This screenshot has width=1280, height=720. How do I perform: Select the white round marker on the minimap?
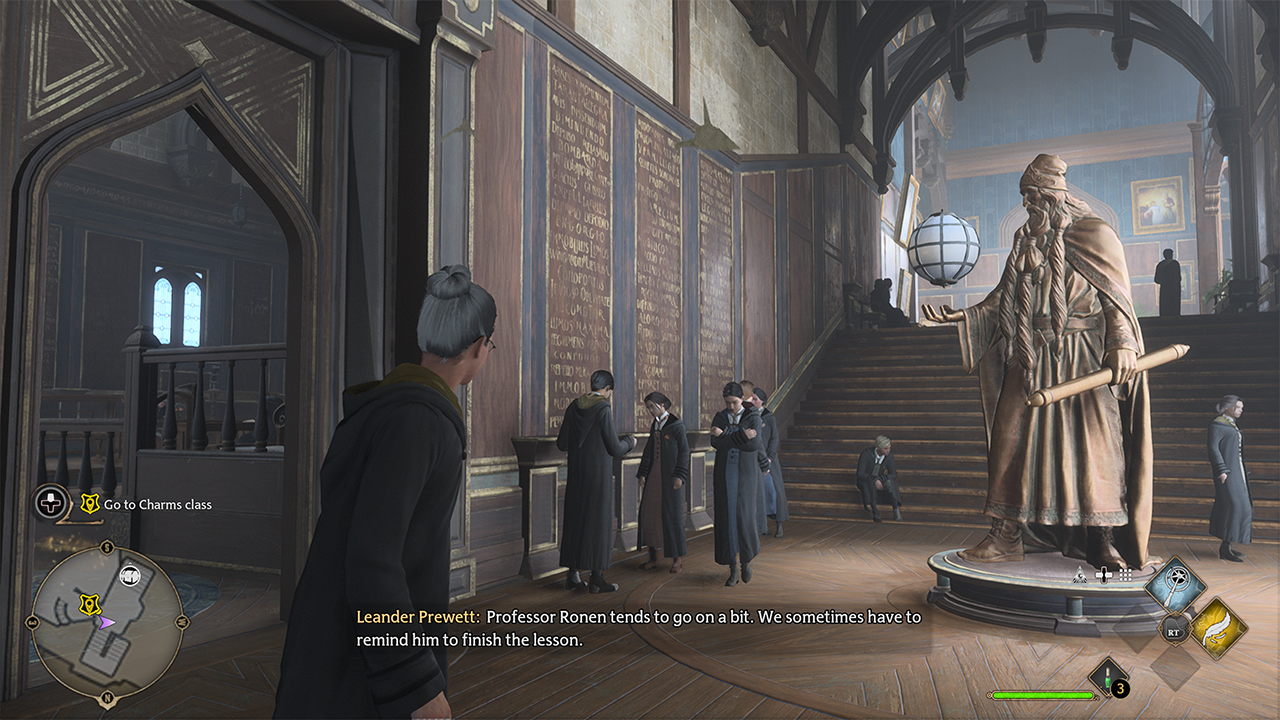pos(129,574)
